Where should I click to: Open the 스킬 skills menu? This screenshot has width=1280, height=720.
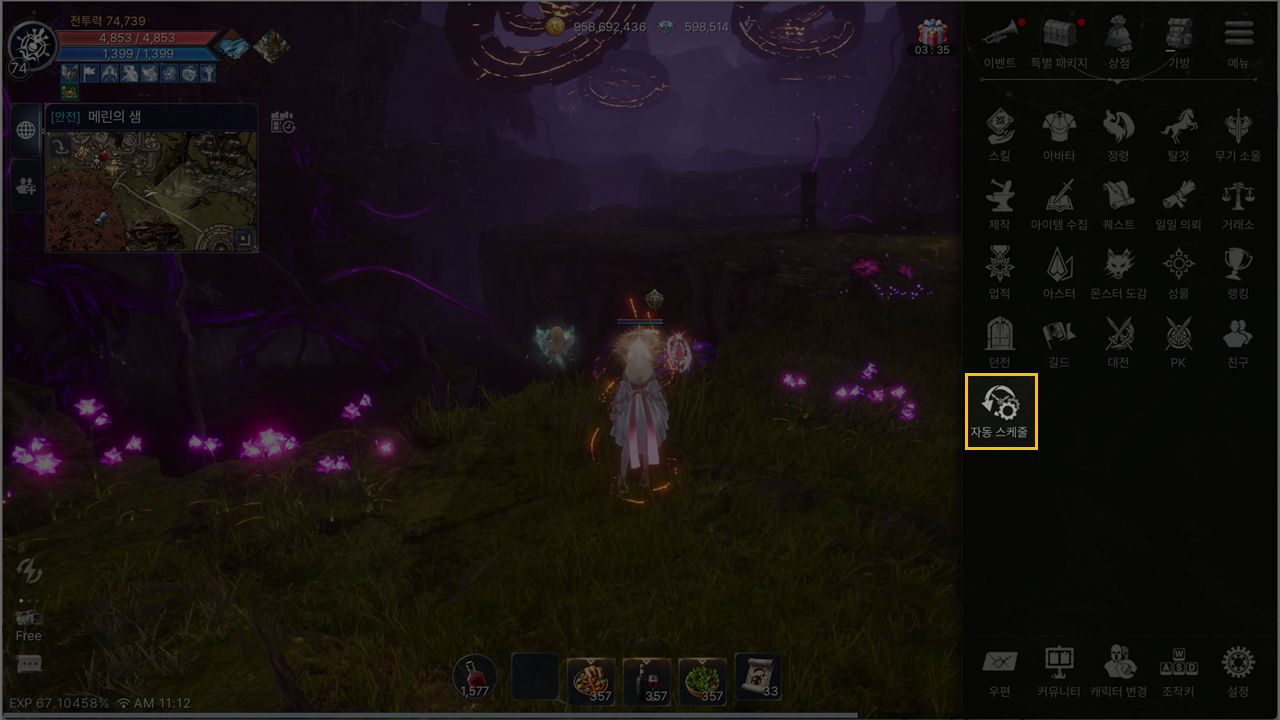click(999, 134)
